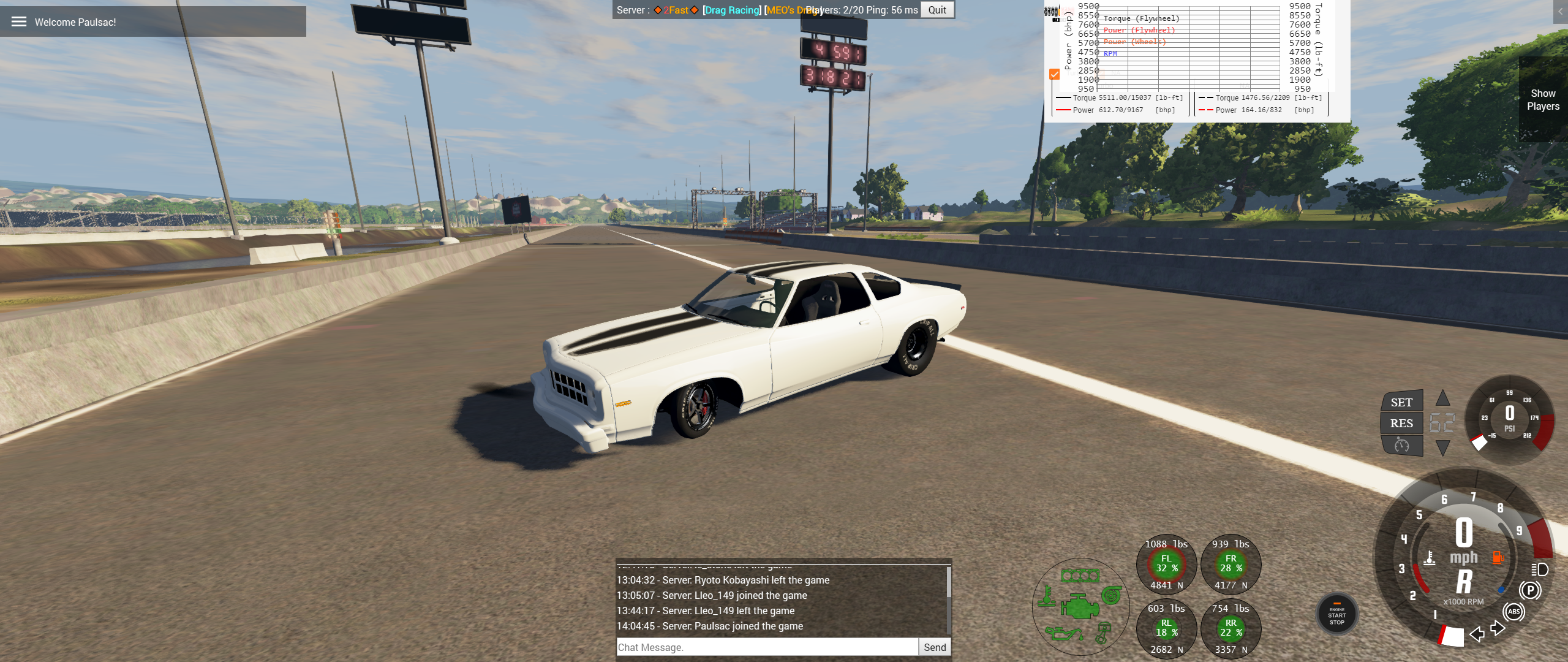Open the Show Players panel
The width and height of the screenshot is (1568, 662).
1542,99
